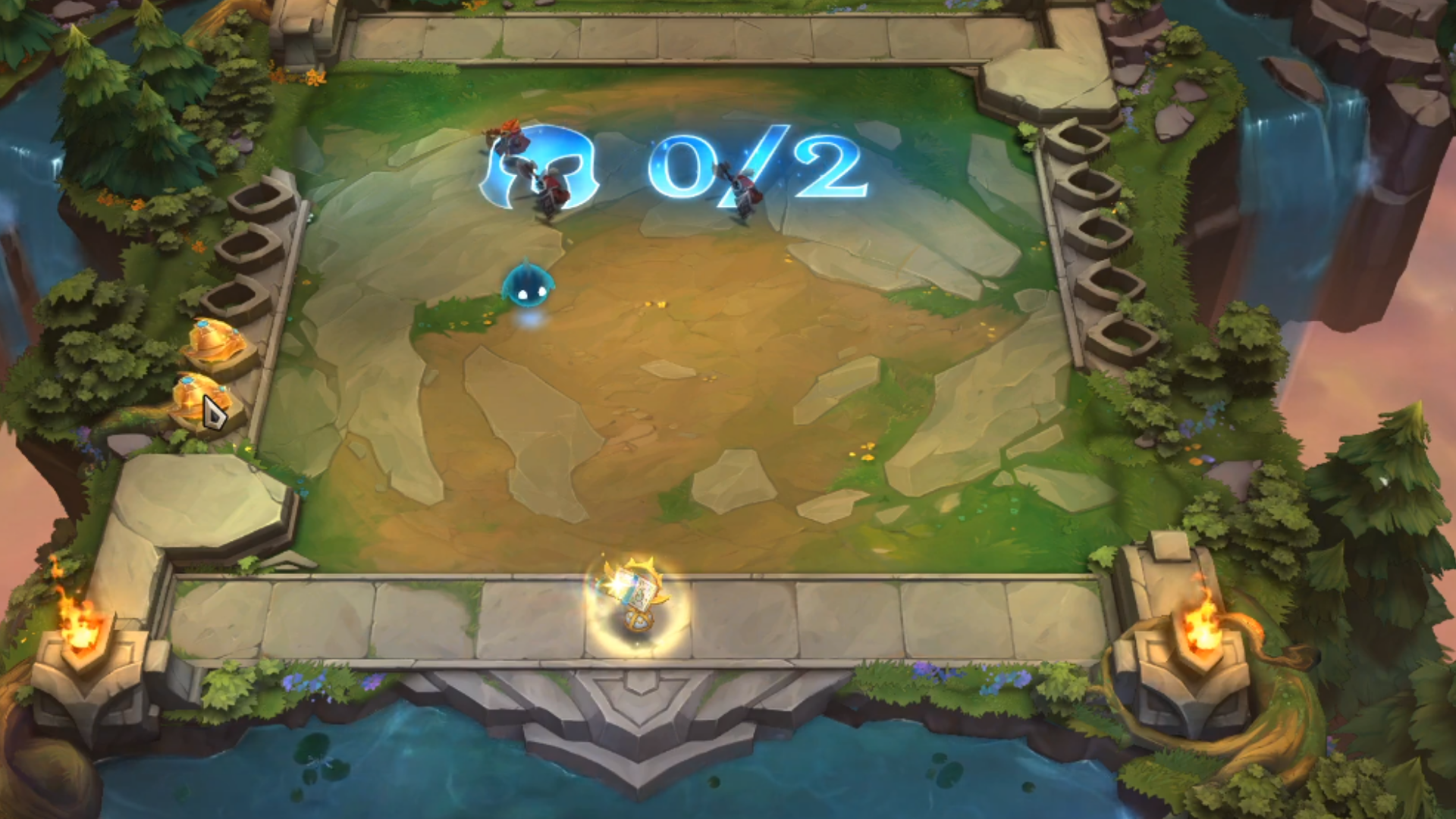Click the scroll inside the loot orb glow

click(635, 588)
